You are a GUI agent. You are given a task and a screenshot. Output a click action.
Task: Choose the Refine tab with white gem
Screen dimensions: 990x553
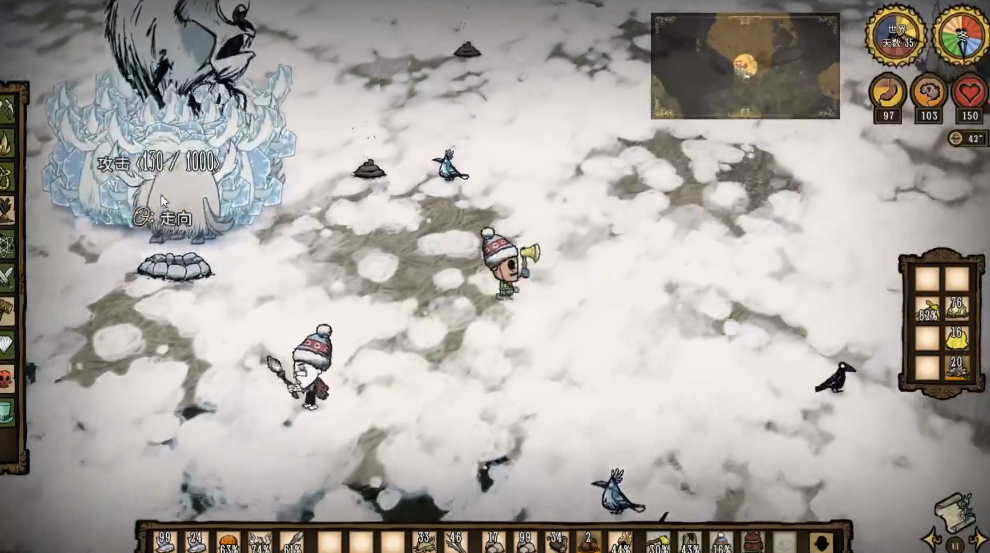pyautogui.click(x=7, y=346)
